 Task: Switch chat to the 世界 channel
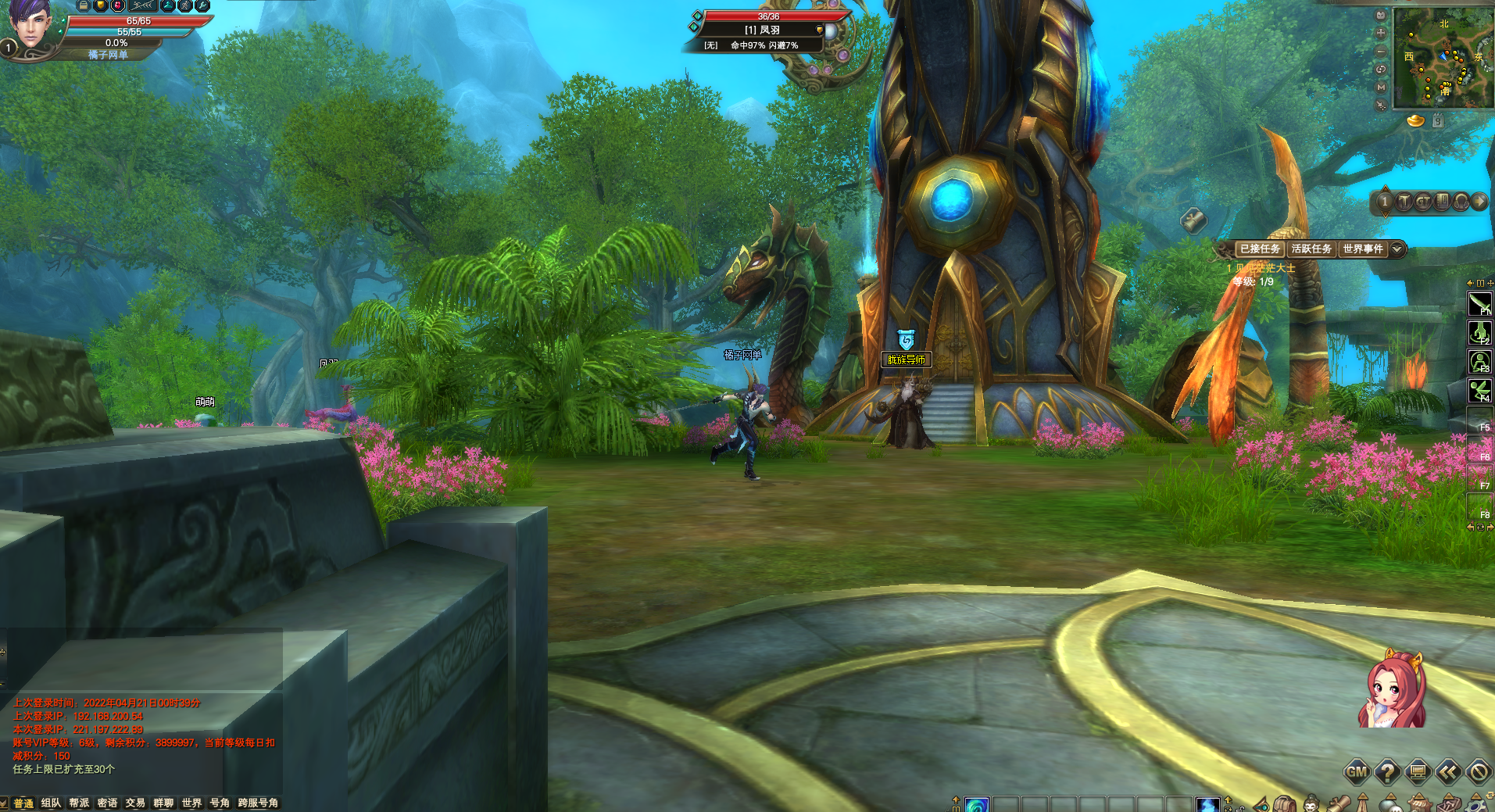(191, 803)
